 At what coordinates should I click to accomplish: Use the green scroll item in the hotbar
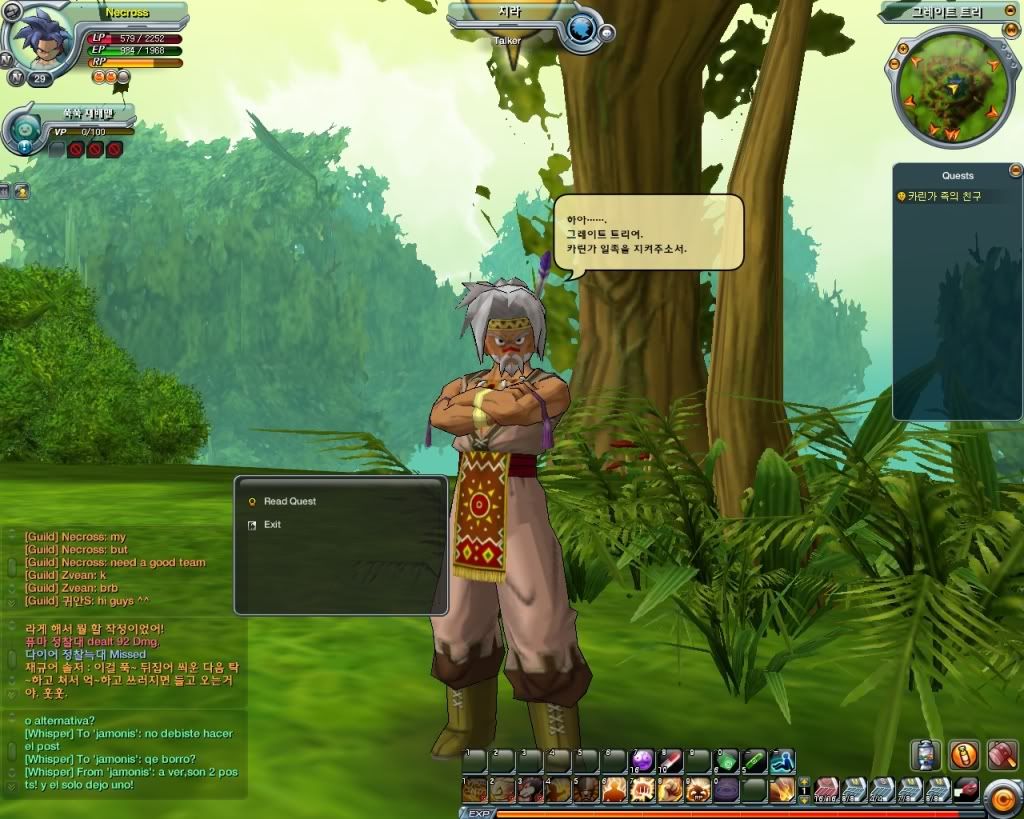755,761
